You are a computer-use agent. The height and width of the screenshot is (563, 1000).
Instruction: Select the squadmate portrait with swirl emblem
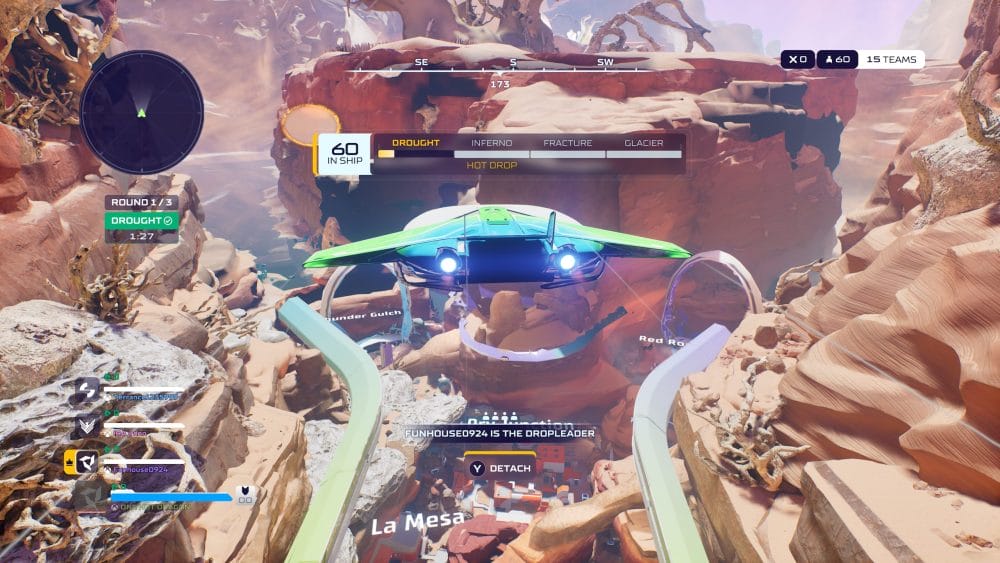[x=86, y=391]
